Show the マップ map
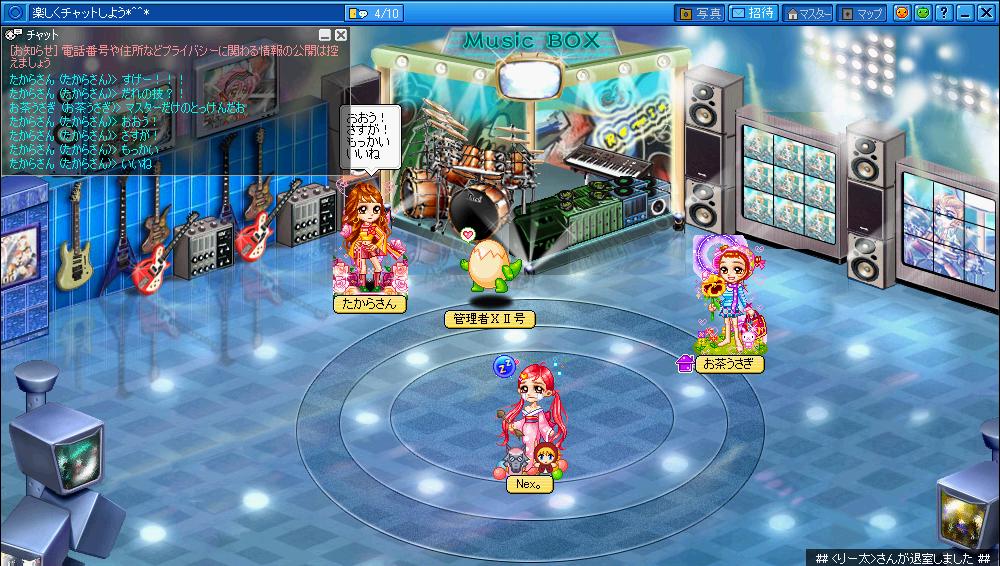The width and height of the screenshot is (1000, 566). [x=861, y=13]
